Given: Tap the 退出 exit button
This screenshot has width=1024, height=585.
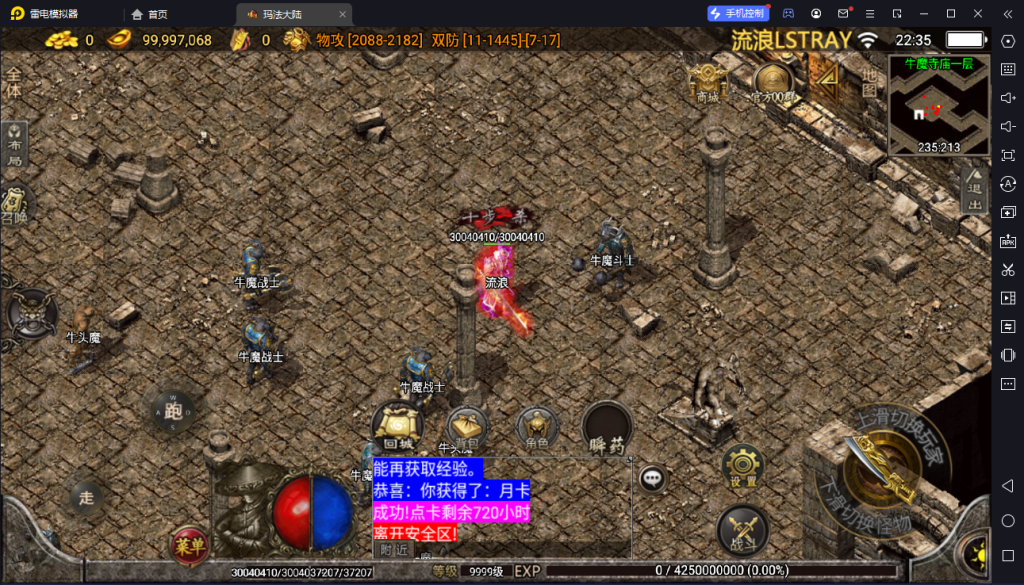Looking at the screenshot, I should pos(975,190).
